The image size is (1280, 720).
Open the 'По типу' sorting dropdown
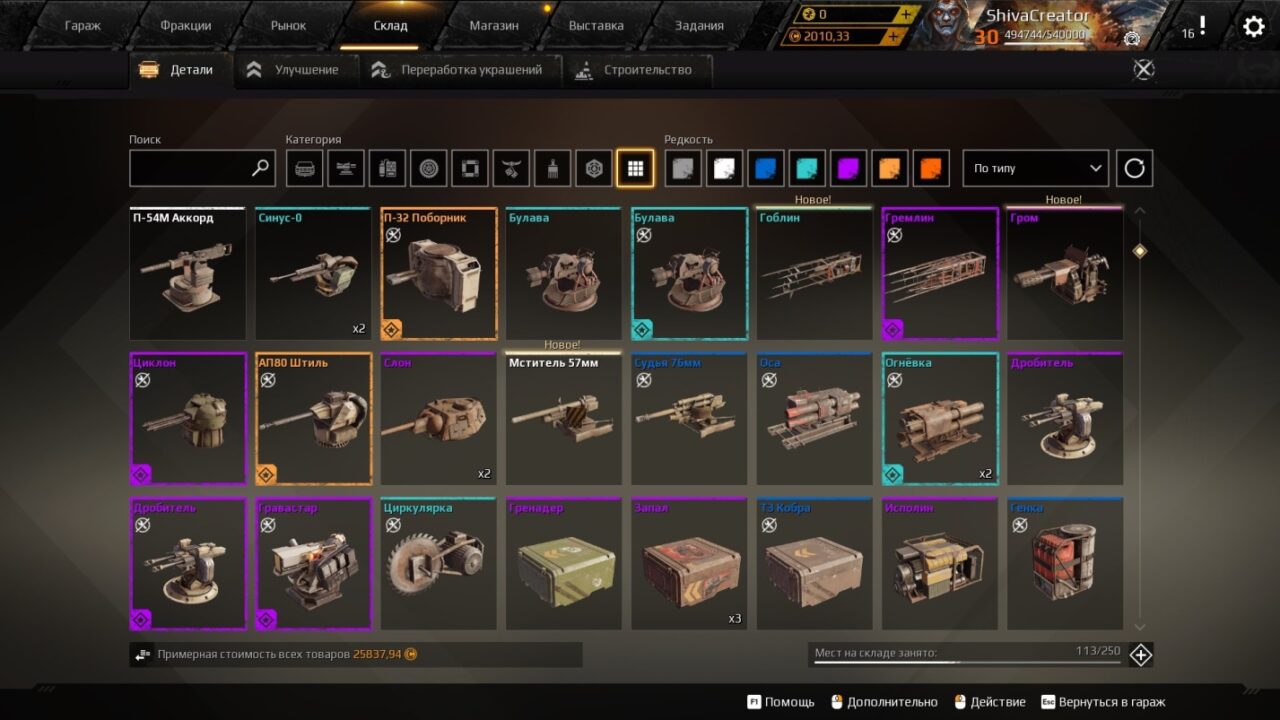[1035, 168]
